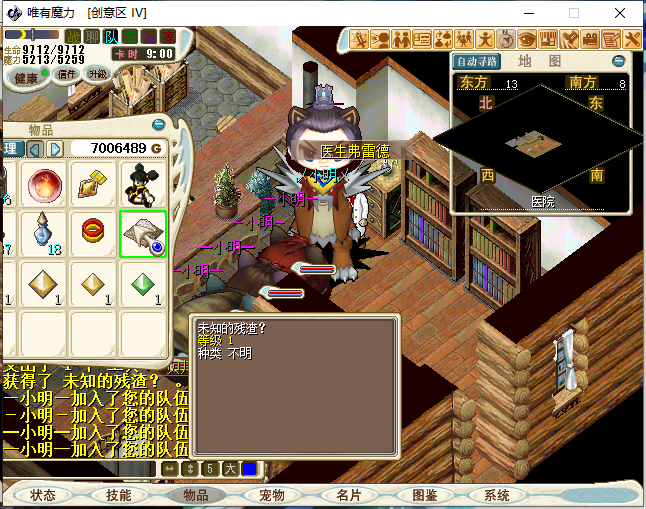Open the 图鉴 encyclopedia menu
Screen dimensions: 646x509
[424, 495]
